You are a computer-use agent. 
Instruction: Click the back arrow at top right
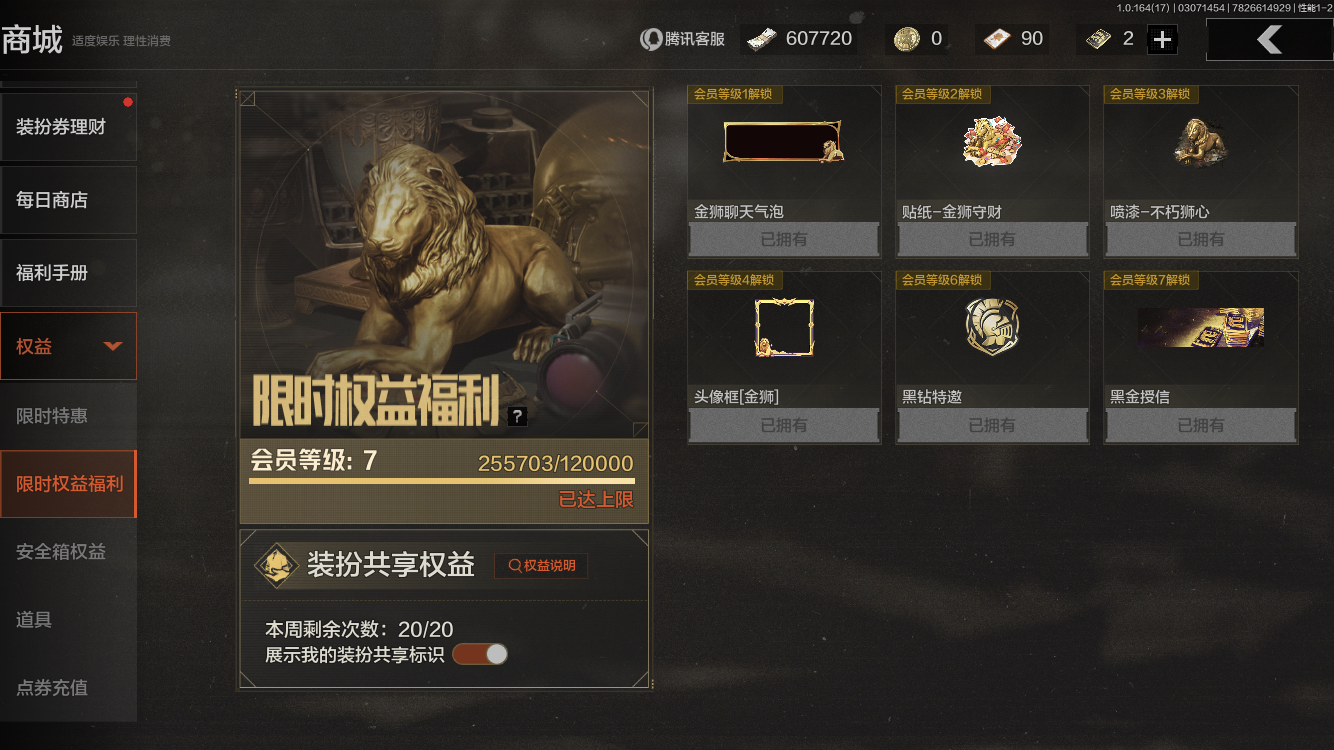[1271, 38]
